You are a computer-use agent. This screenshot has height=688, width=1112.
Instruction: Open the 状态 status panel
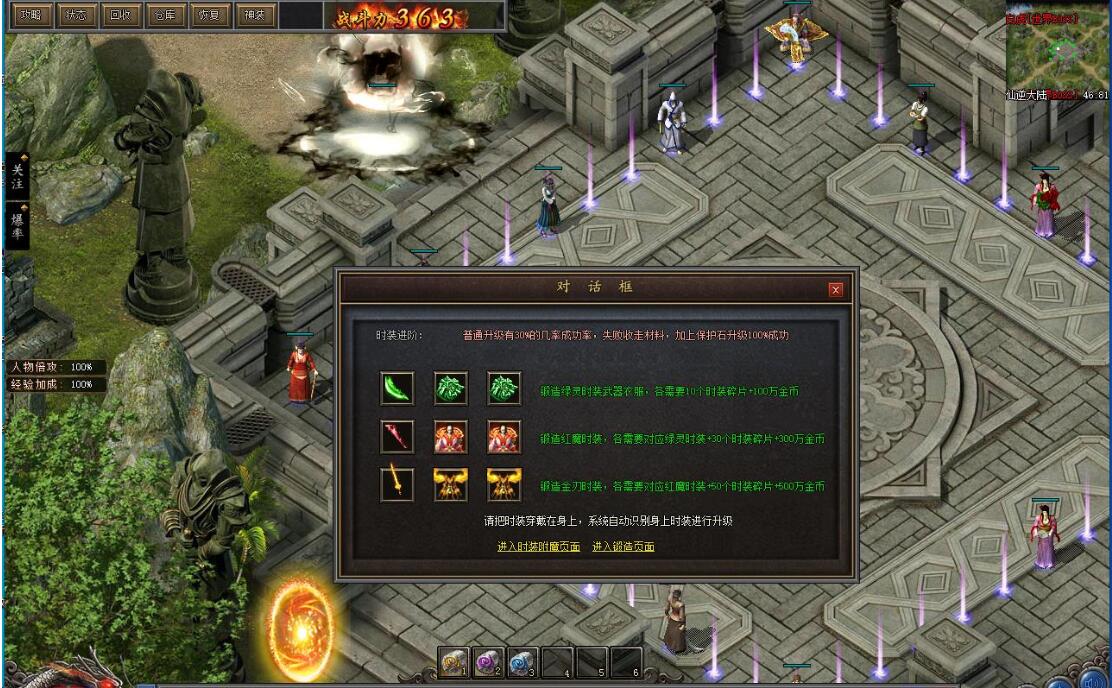point(75,15)
